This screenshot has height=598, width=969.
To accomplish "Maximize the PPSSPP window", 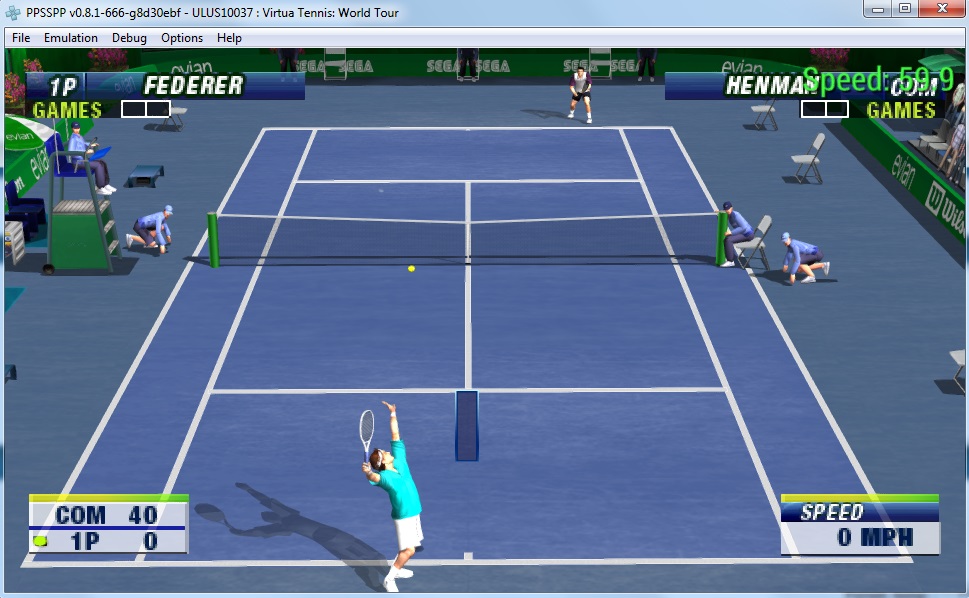I will tap(905, 9).
